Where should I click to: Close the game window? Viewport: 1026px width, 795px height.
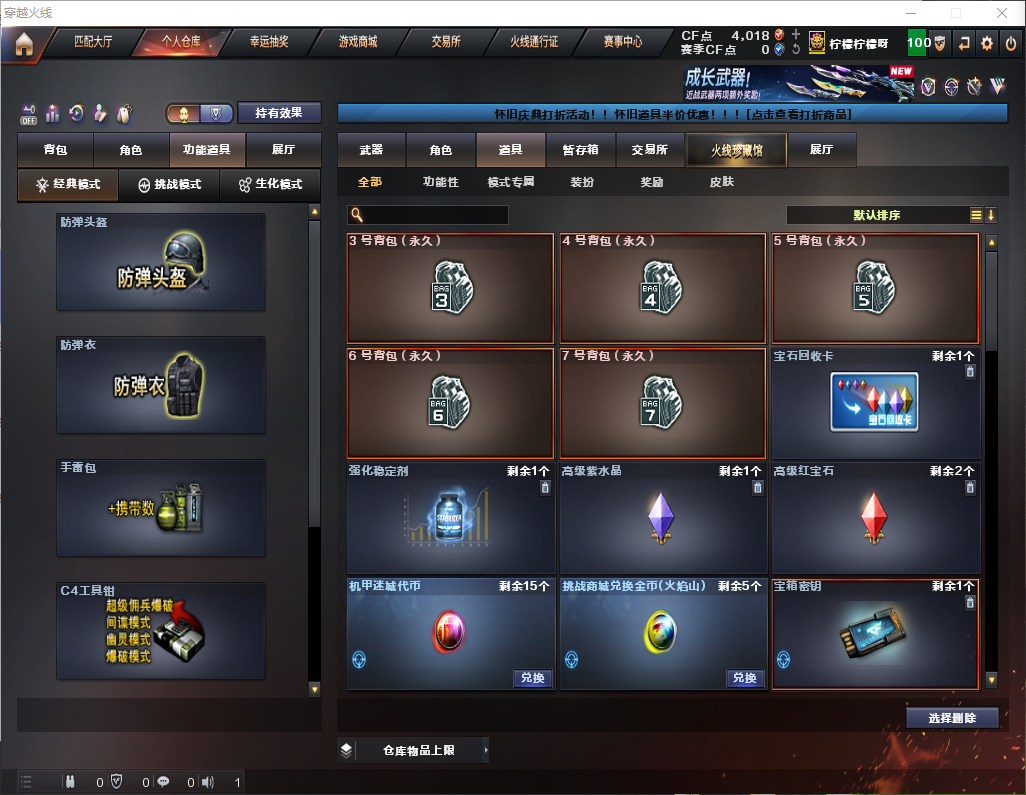pyautogui.click(x=1002, y=13)
